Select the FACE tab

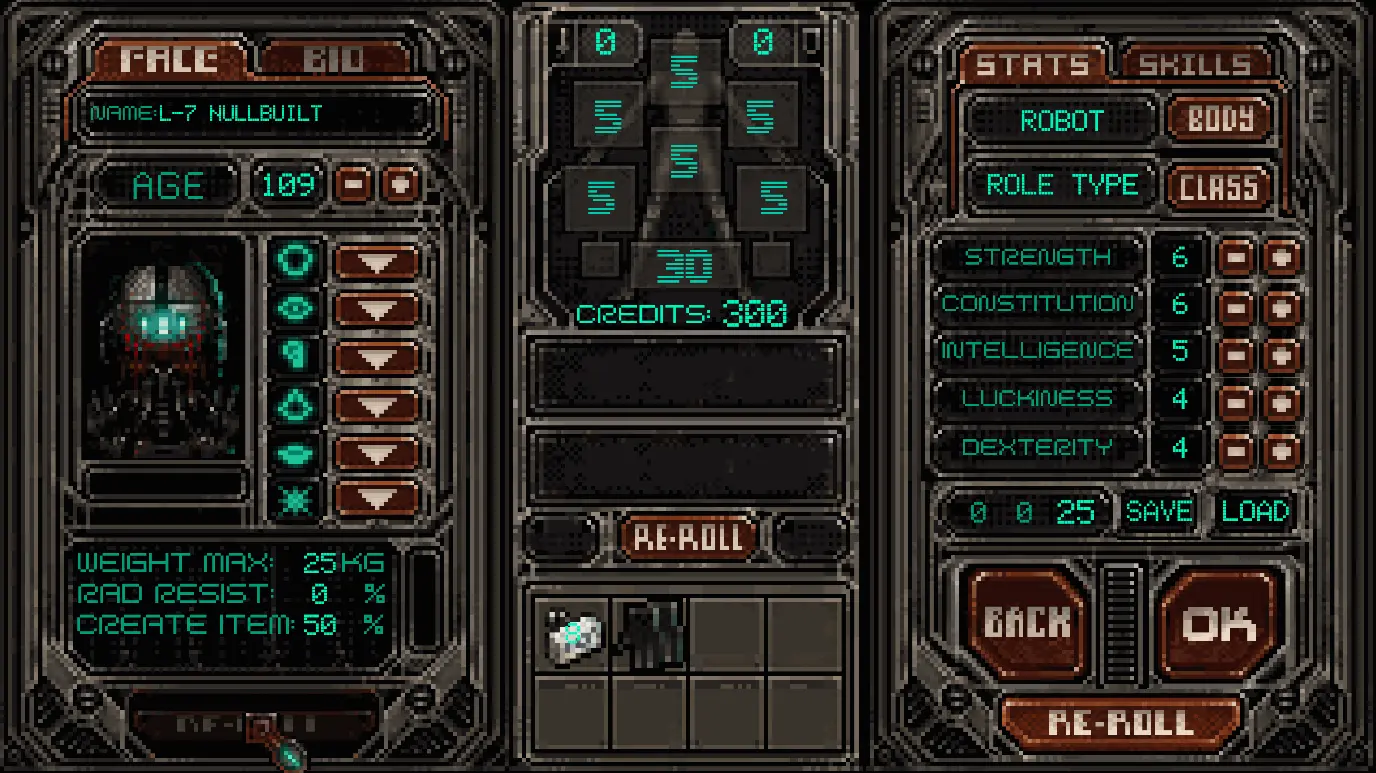tap(170, 60)
